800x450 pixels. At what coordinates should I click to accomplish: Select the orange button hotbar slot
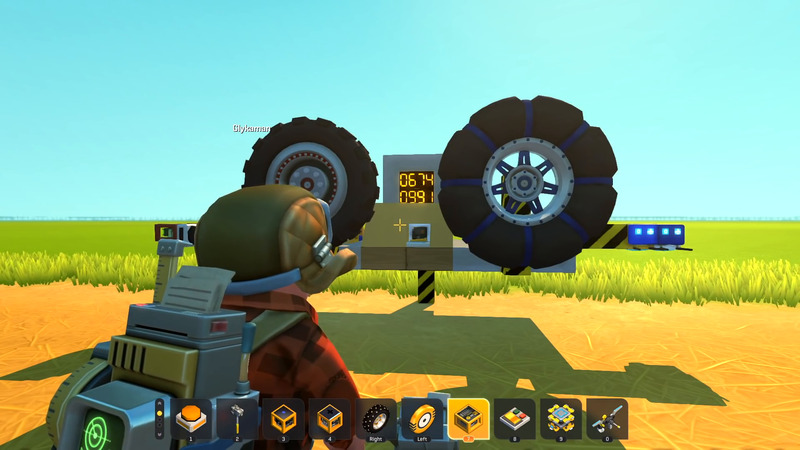(190, 419)
